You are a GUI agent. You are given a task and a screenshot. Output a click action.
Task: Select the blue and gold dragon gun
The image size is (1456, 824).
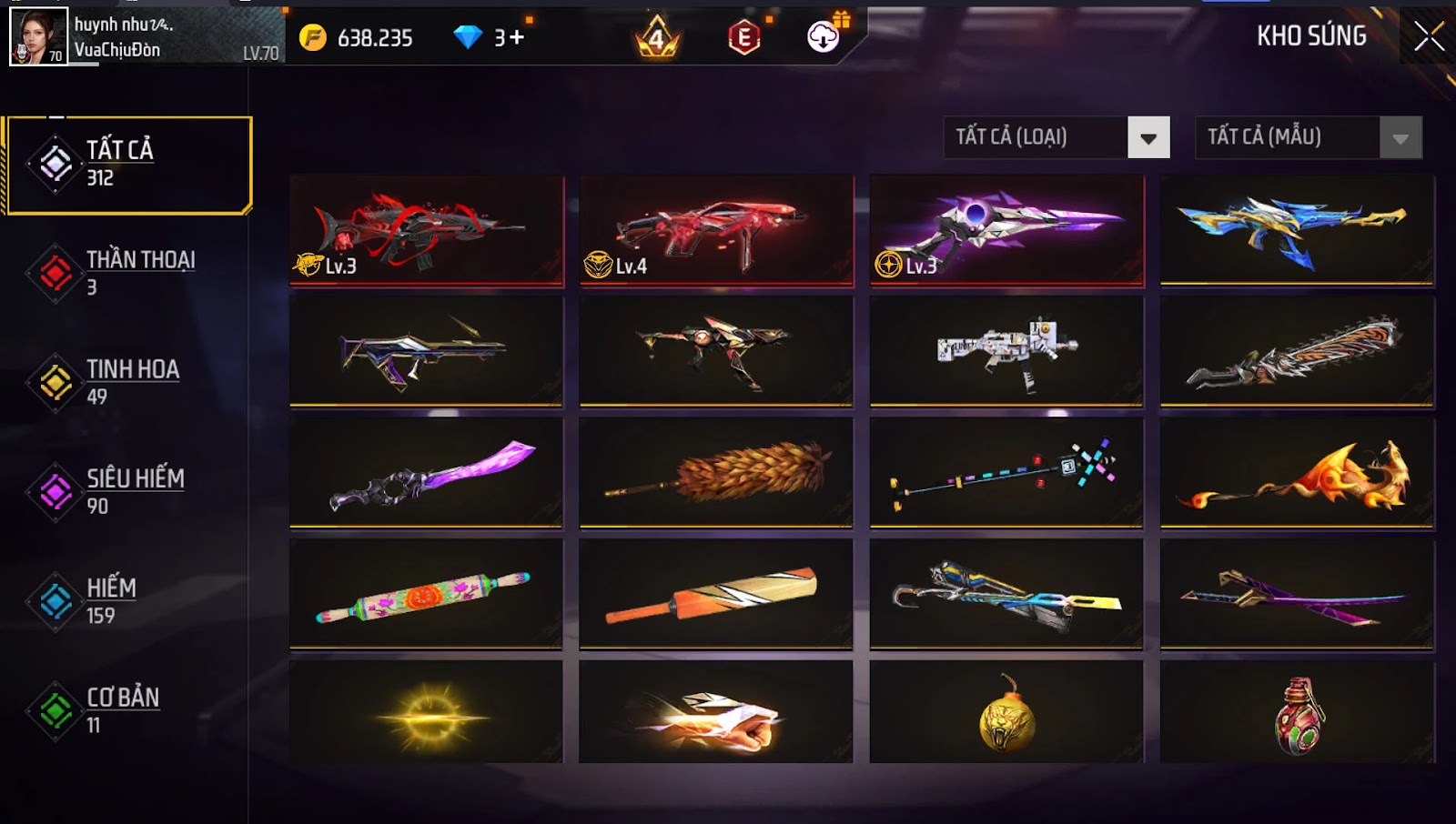[x=1297, y=230]
